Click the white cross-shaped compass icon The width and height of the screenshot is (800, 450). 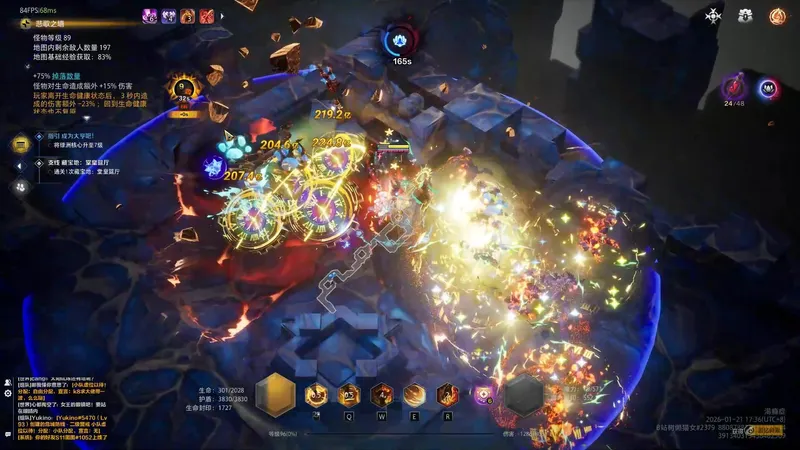[713, 16]
